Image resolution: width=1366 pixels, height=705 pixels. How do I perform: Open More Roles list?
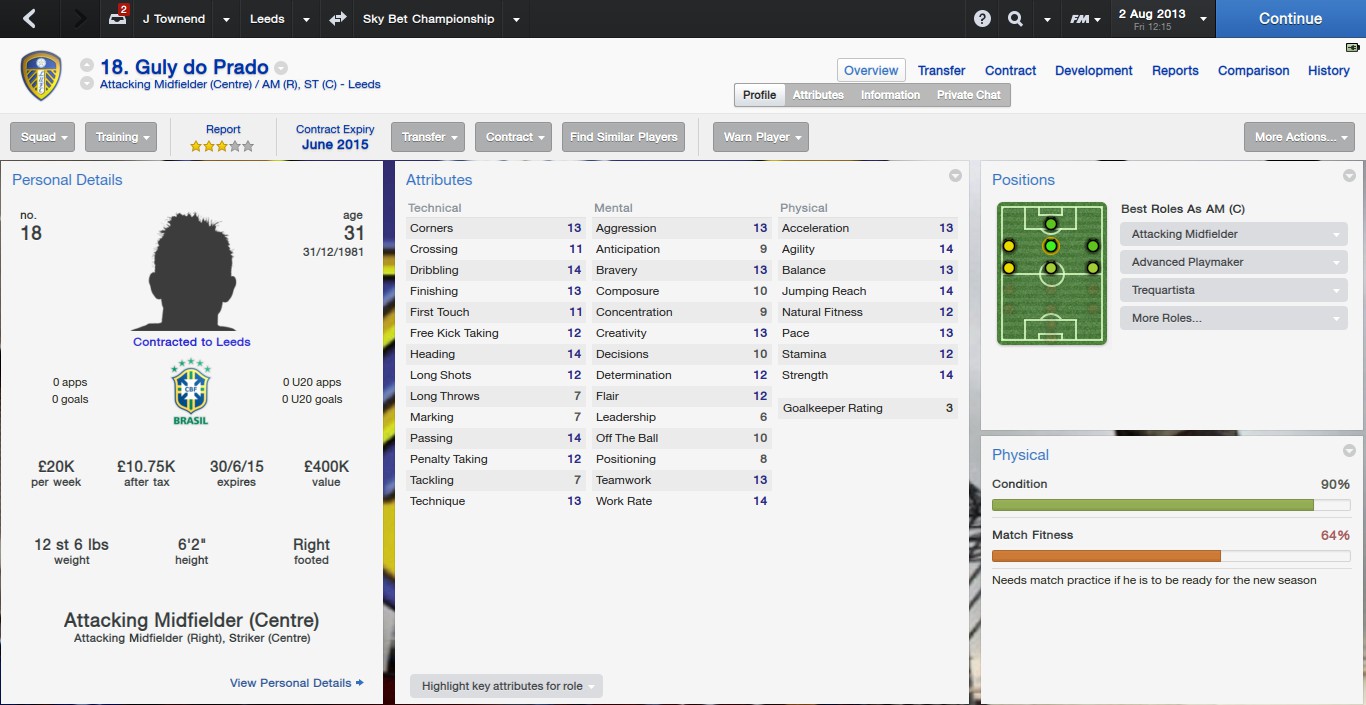pyautogui.click(x=1233, y=318)
